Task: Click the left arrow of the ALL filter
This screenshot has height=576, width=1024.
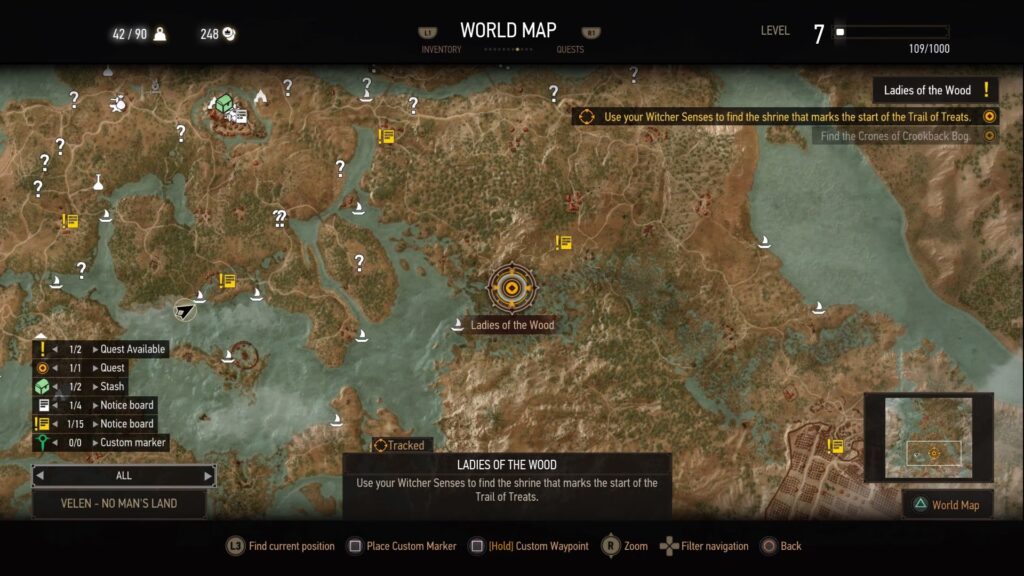Action: [x=40, y=475]
